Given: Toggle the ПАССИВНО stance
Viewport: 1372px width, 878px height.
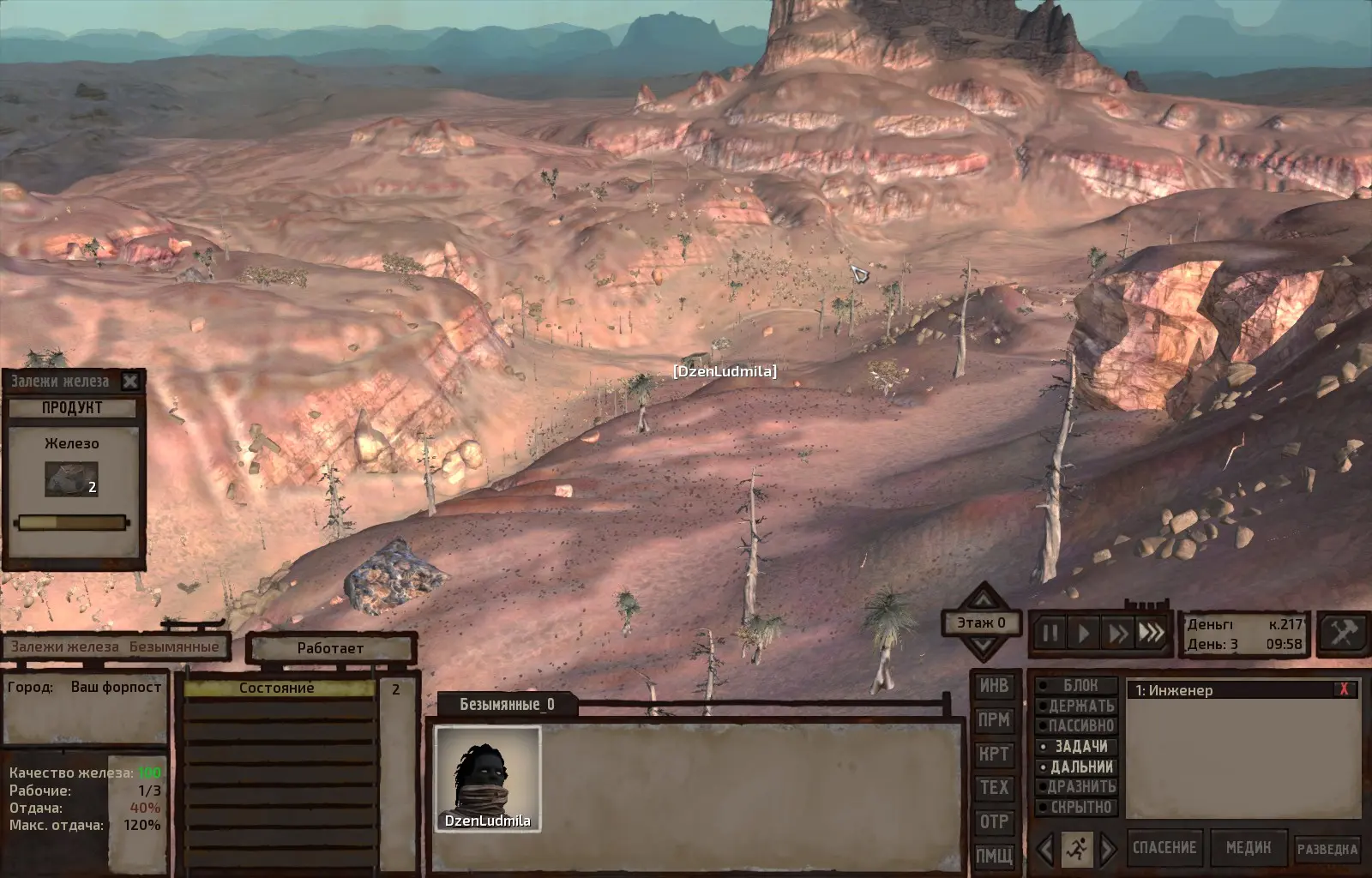Looking at the screenshot, I should pos(1078,726).
